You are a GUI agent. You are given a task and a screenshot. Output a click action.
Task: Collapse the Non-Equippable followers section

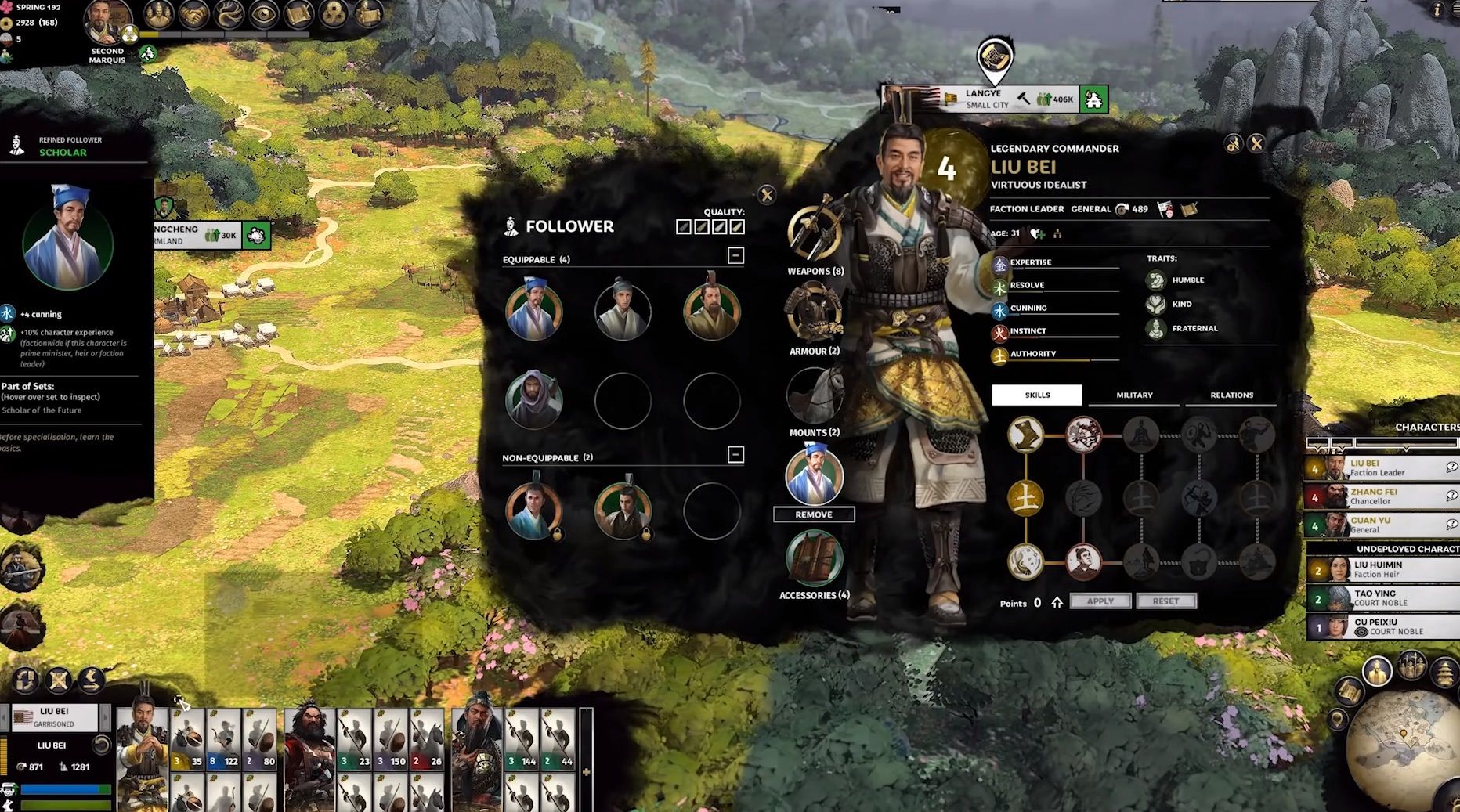click(x=735, y=455)
